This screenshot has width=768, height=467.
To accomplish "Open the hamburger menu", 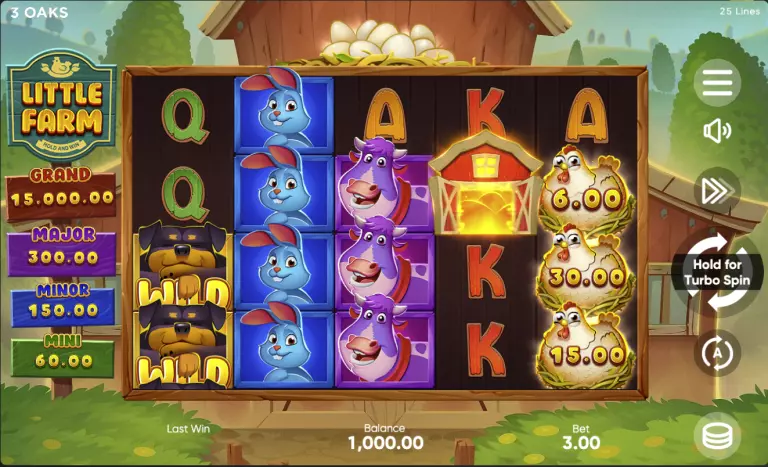I will click(x=717, y=83).
